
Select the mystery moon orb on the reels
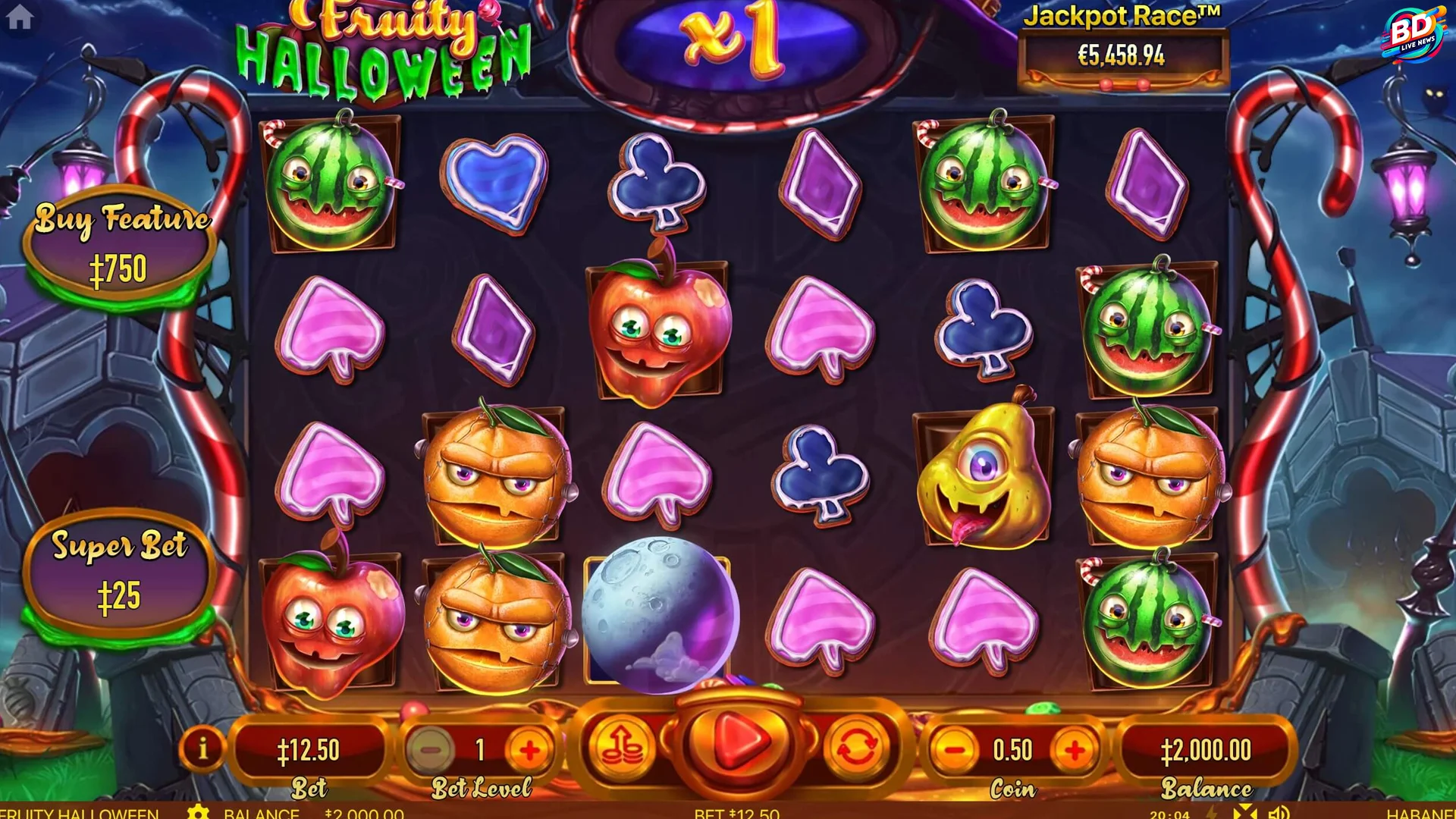tap(661, 614)
